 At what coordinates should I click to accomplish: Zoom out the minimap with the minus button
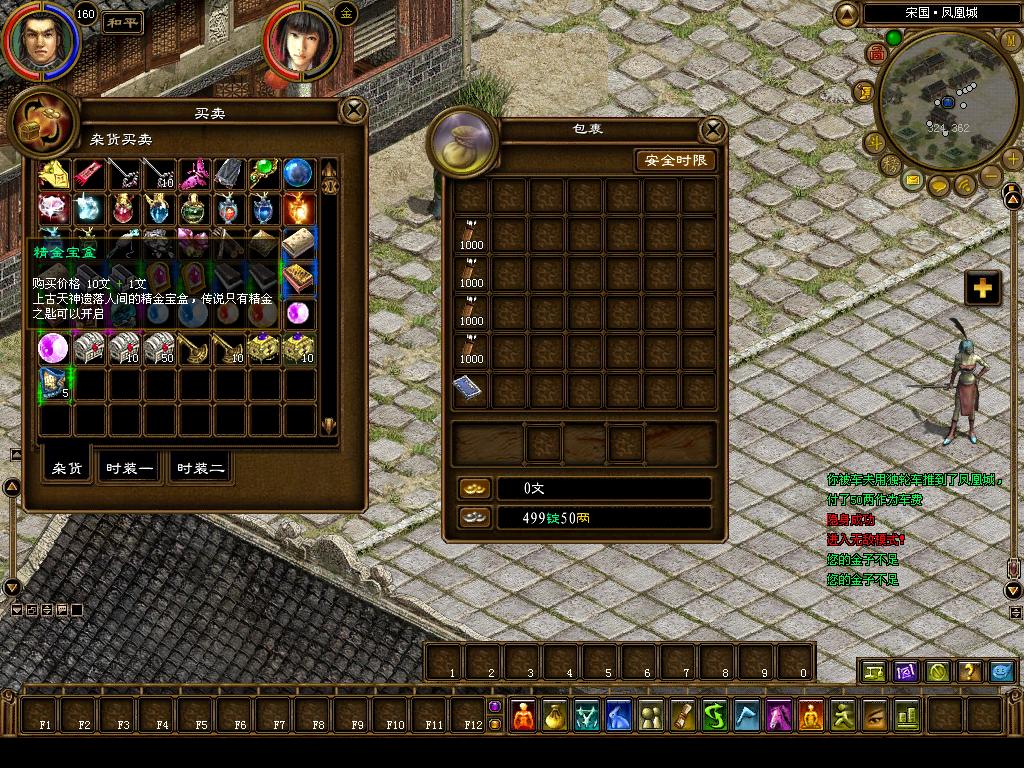click(x=989, y=176)
